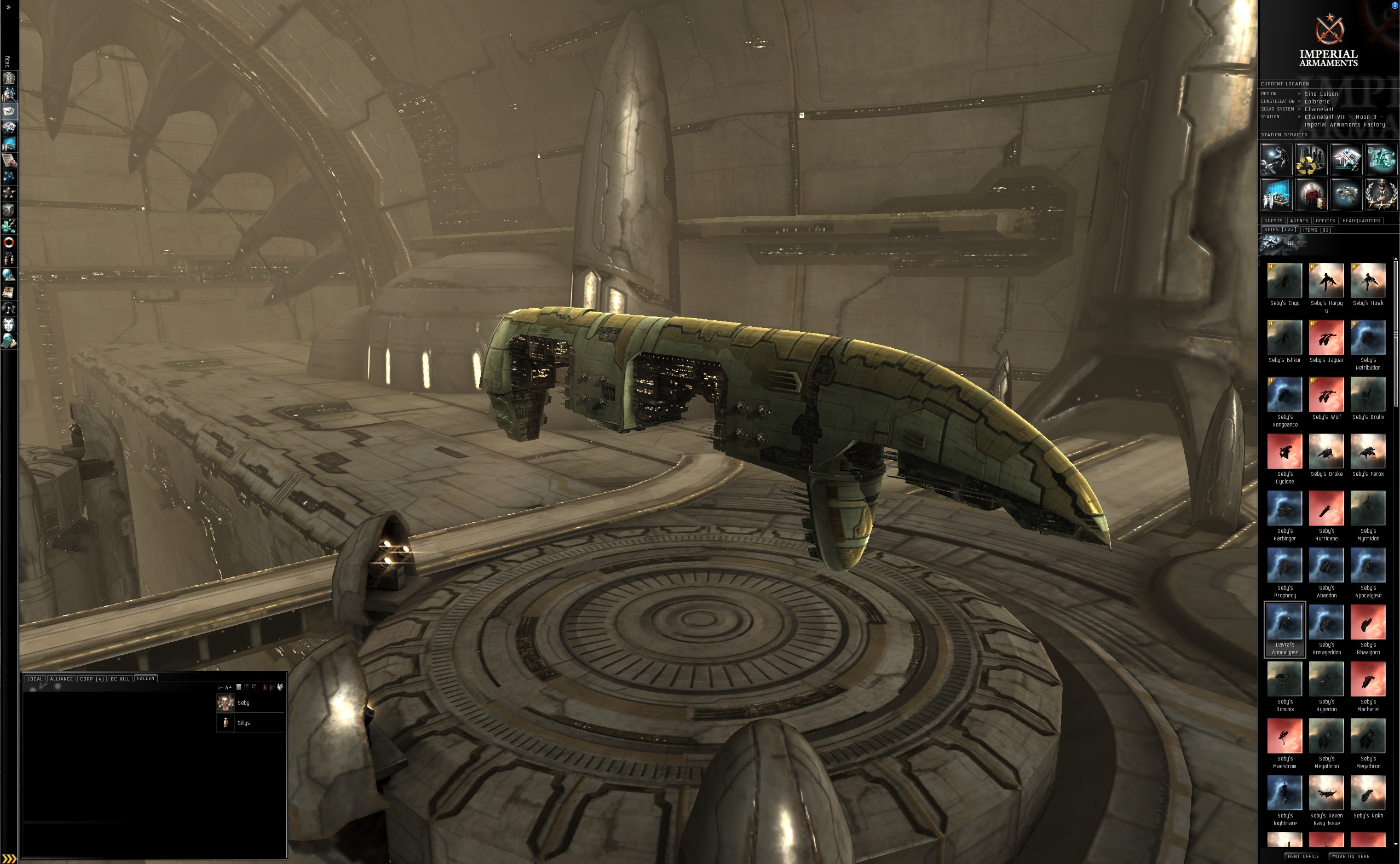
Task: Switch to the Items hangar tab
Action: tap(1317, 230)
